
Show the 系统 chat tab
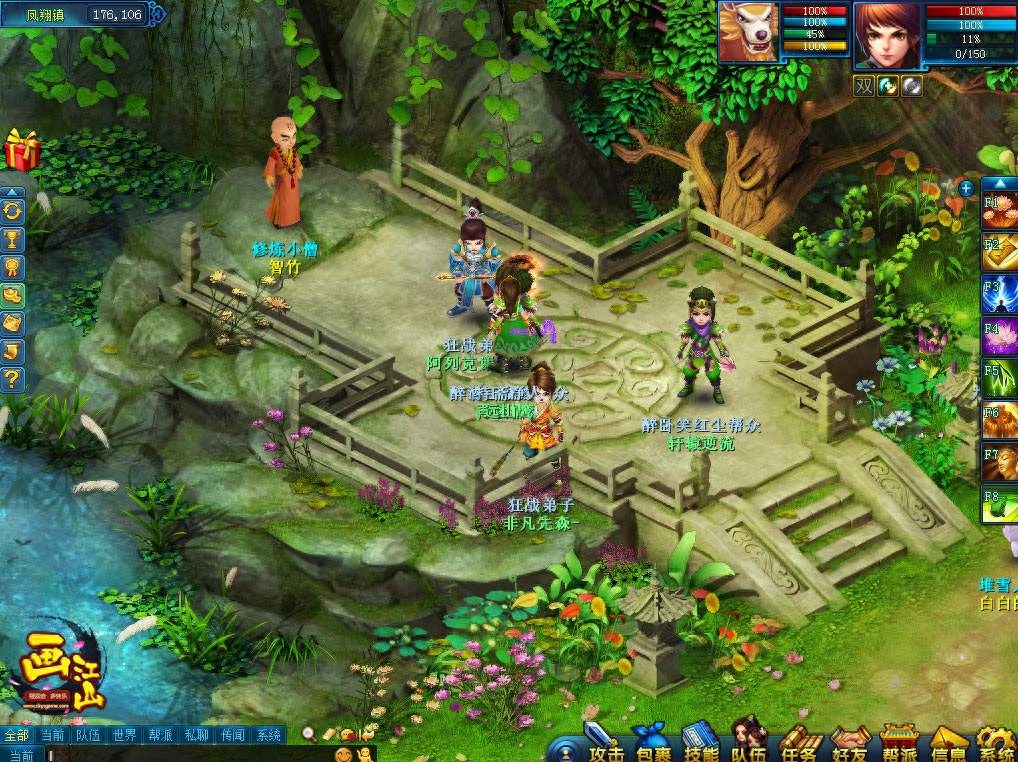tap(268, 735)
